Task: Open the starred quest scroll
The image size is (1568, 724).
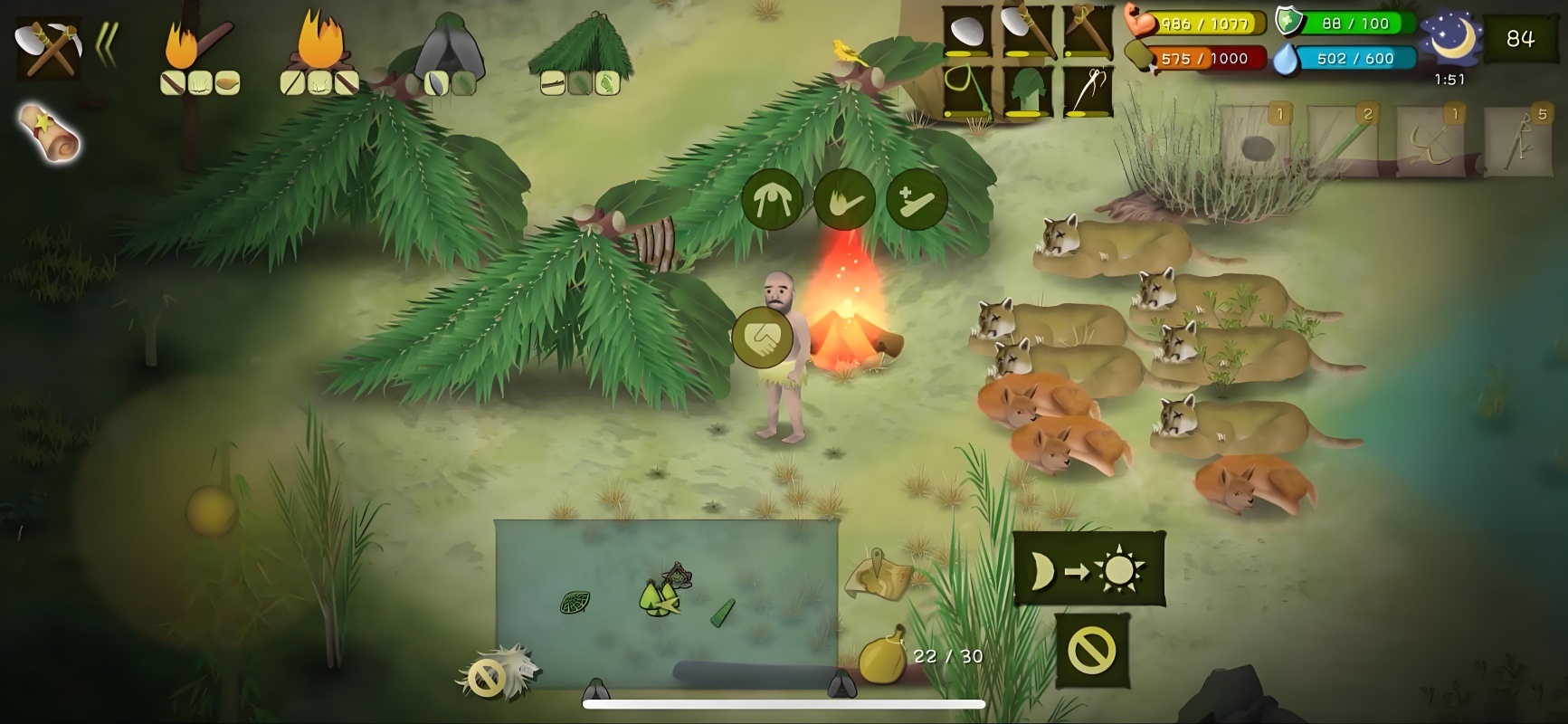Action: 49,132
